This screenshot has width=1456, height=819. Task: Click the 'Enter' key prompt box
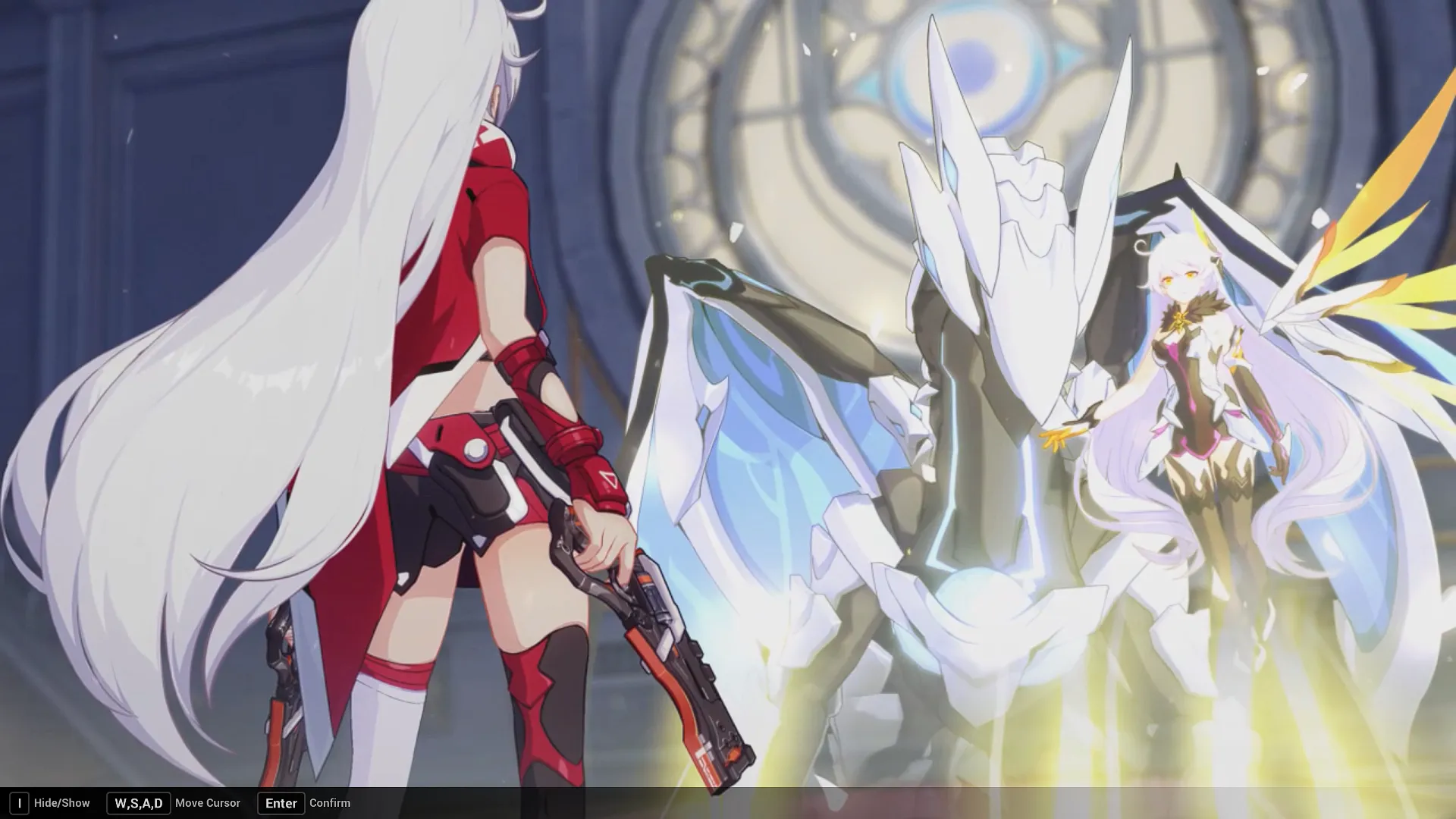[x=281, y=803]
